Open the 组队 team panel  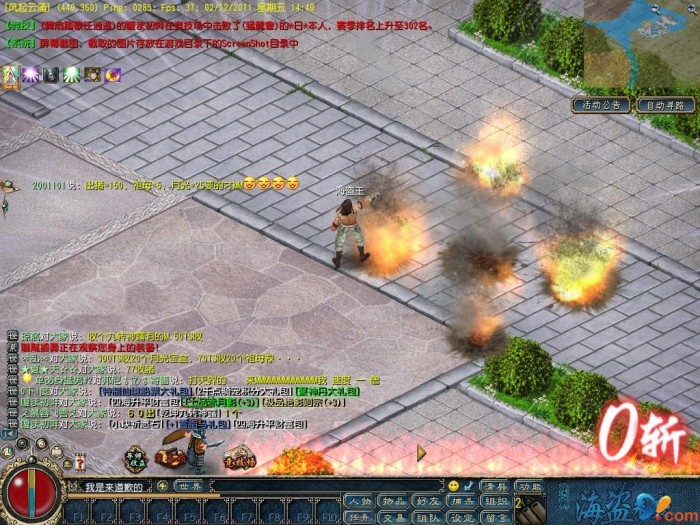(428, 517)
